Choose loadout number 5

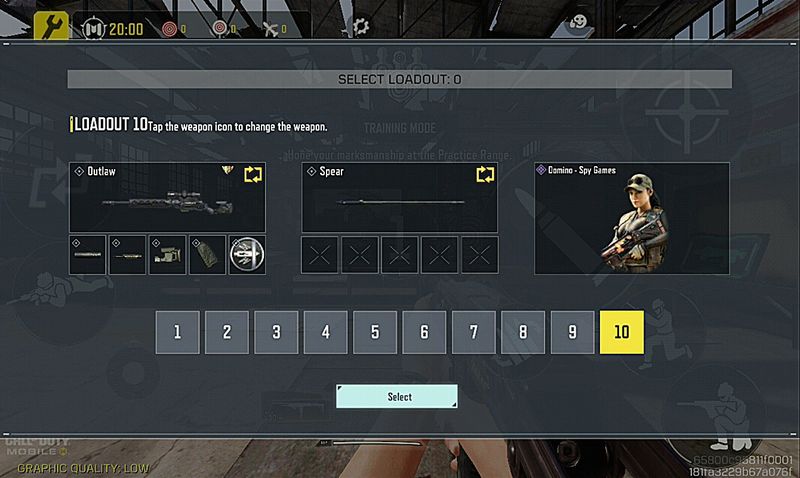[x=375, y=332]
